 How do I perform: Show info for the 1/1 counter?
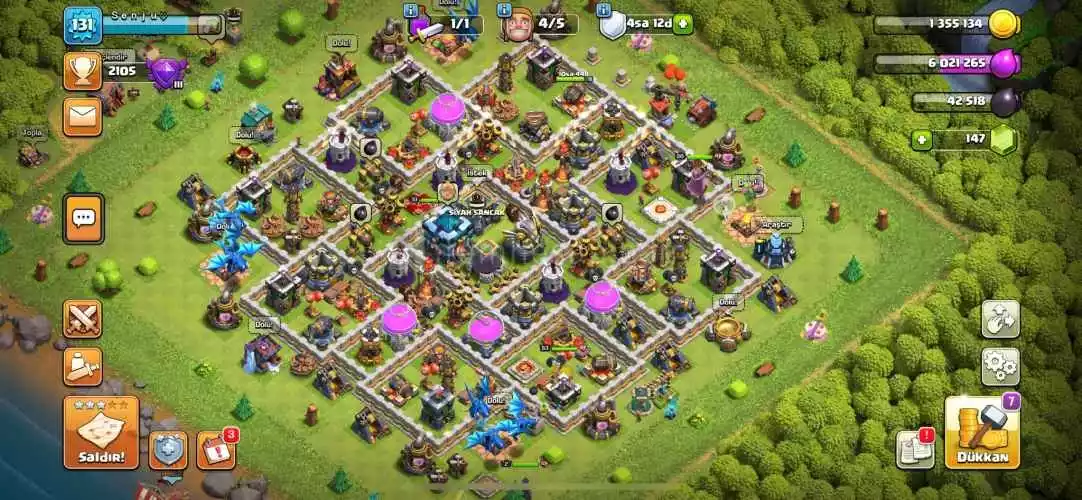point(411,9)
